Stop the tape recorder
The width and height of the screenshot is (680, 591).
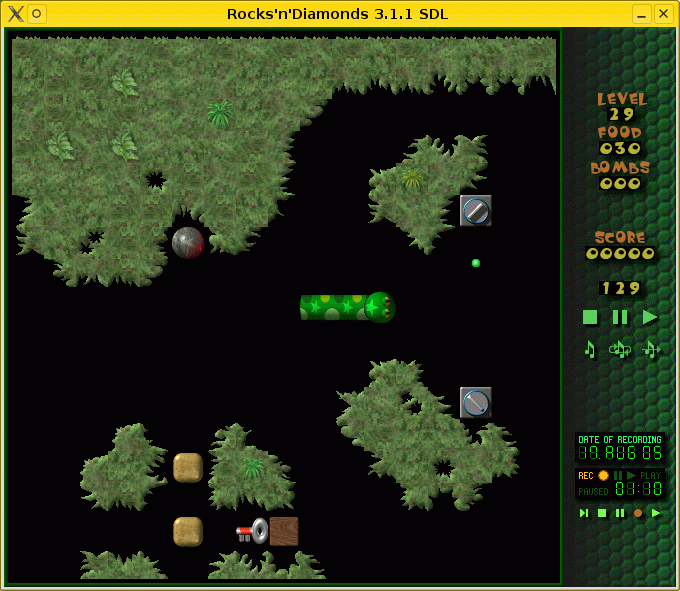(602, 513)
